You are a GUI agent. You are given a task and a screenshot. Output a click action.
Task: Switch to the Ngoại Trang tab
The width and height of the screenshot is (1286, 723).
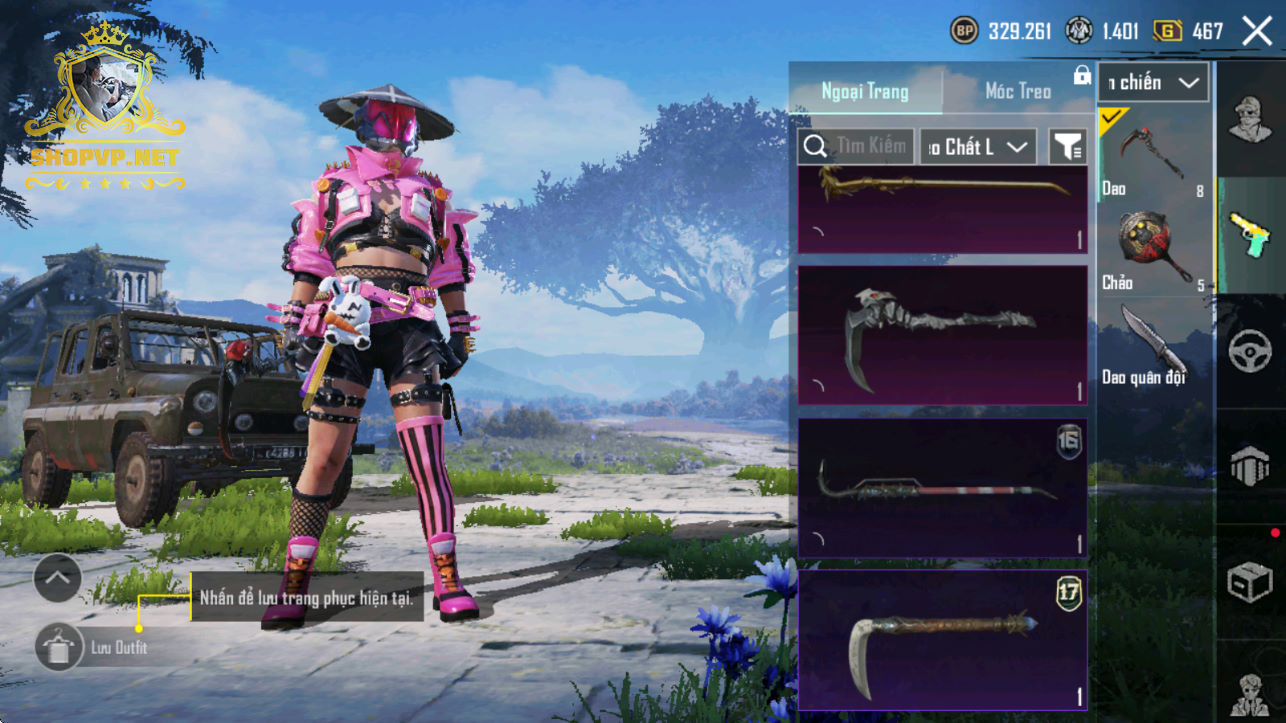pyautogui.click(x=865, y=91)
